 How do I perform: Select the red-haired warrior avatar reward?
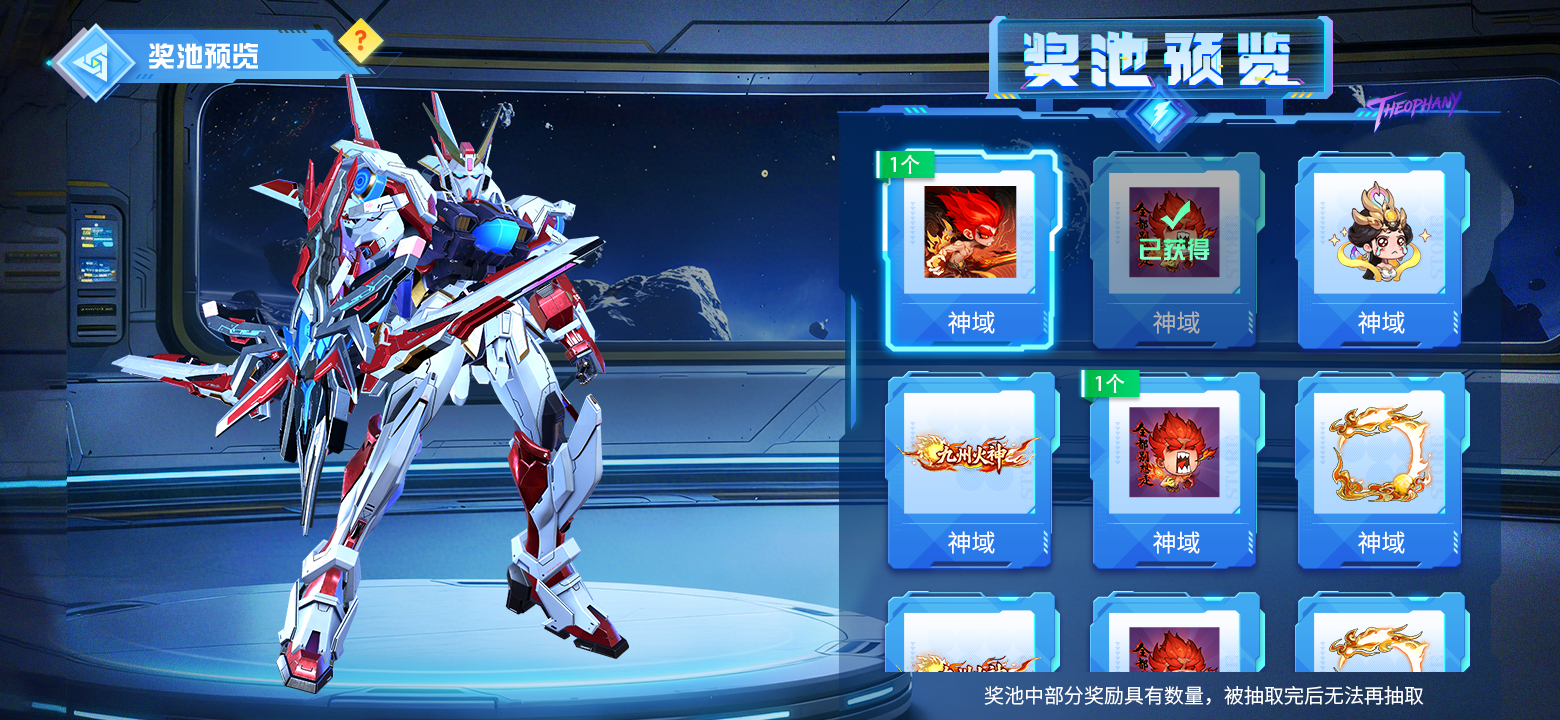970,248
